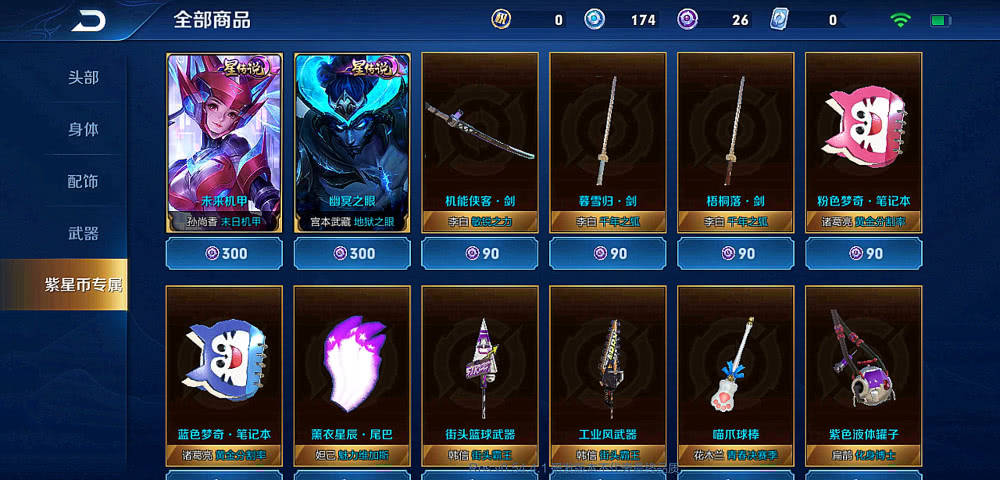Switch to the 头部 category tab
Viewport: 1000px width, 480px height.
pos(83,78)
